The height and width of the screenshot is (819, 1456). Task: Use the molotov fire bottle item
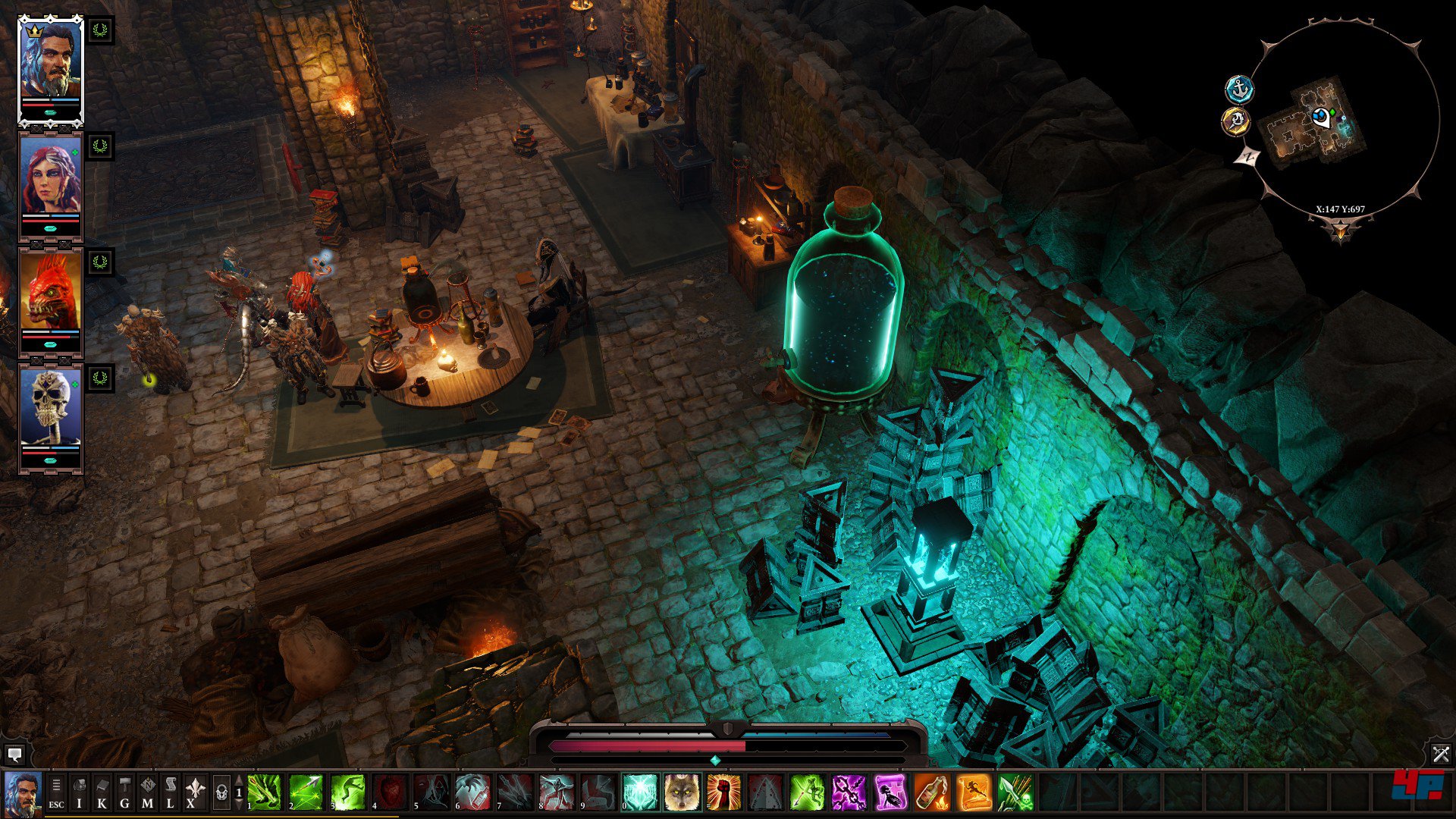(932, 792)
